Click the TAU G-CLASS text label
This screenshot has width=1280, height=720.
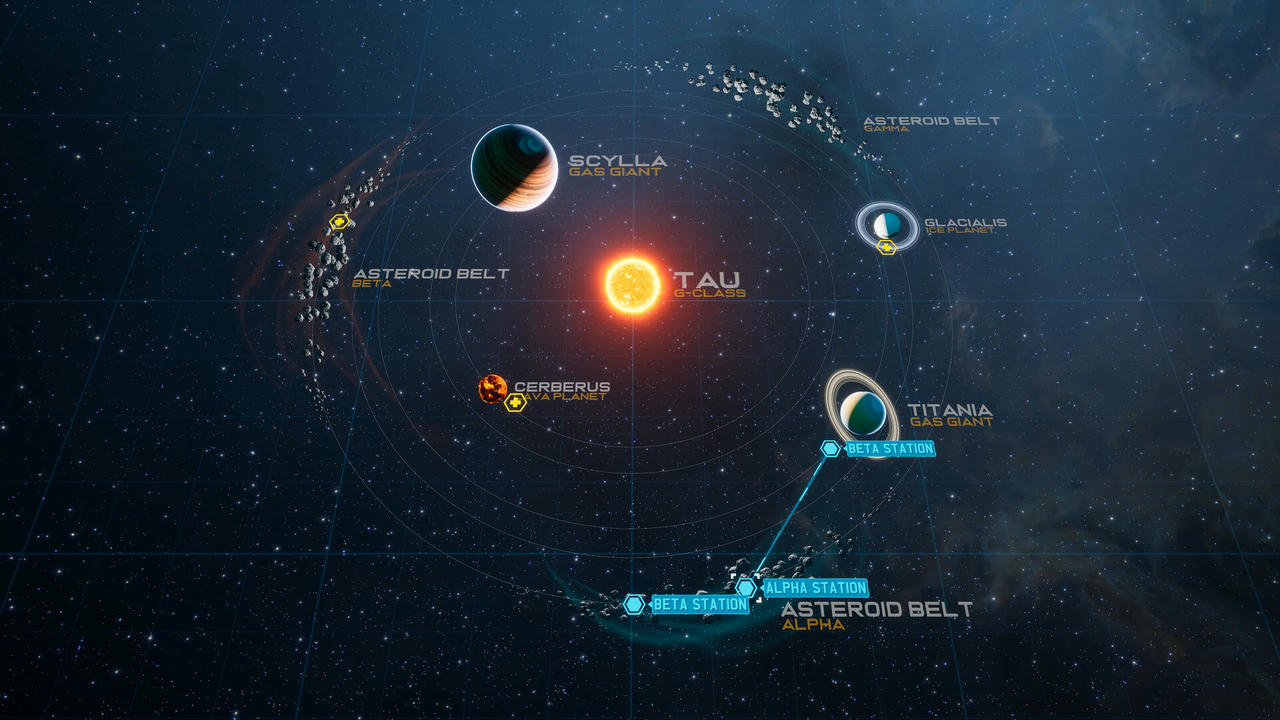click(x=710, y=283)
